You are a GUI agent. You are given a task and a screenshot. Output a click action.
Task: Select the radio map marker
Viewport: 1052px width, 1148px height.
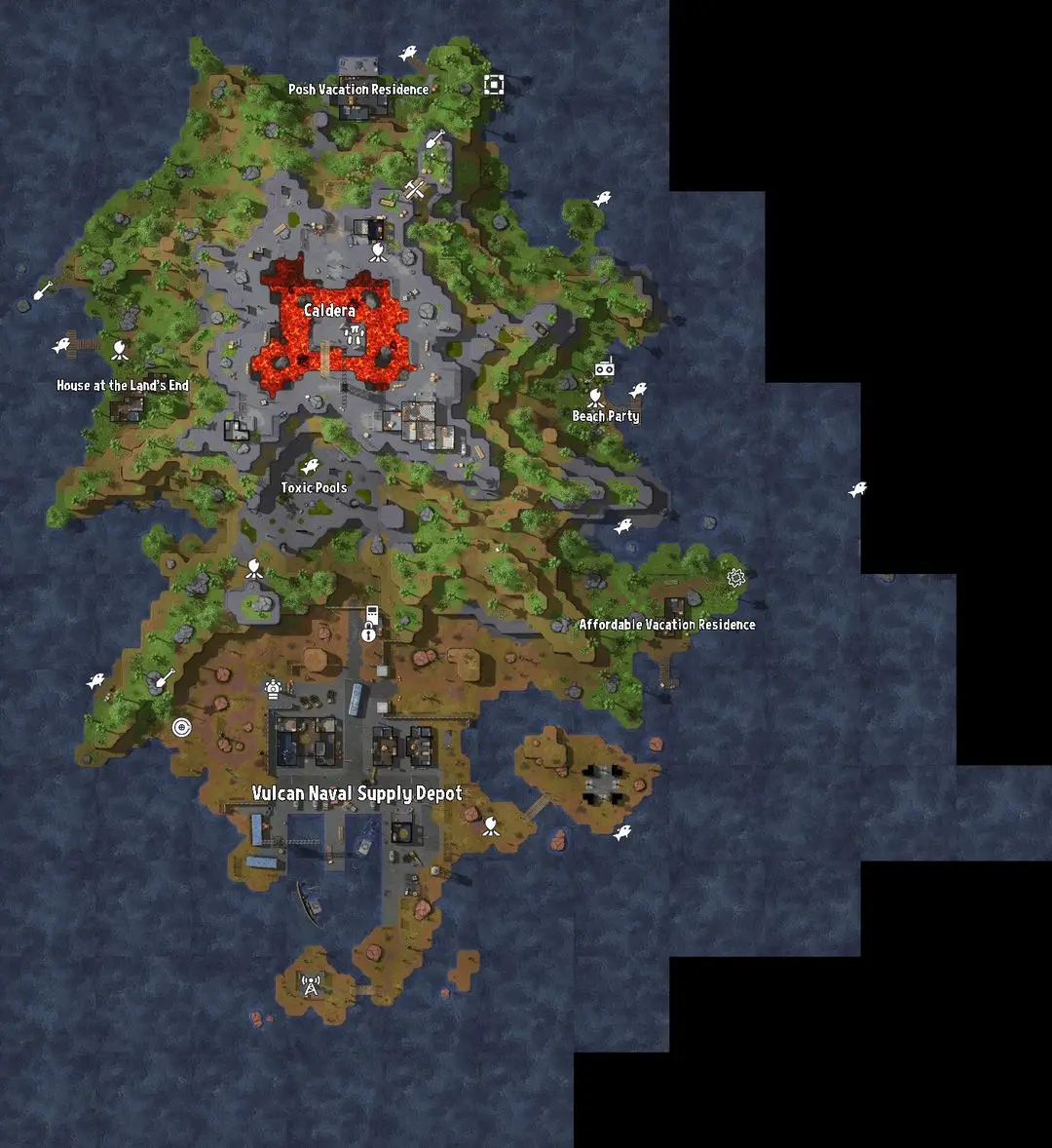click(x=605, y=368)
